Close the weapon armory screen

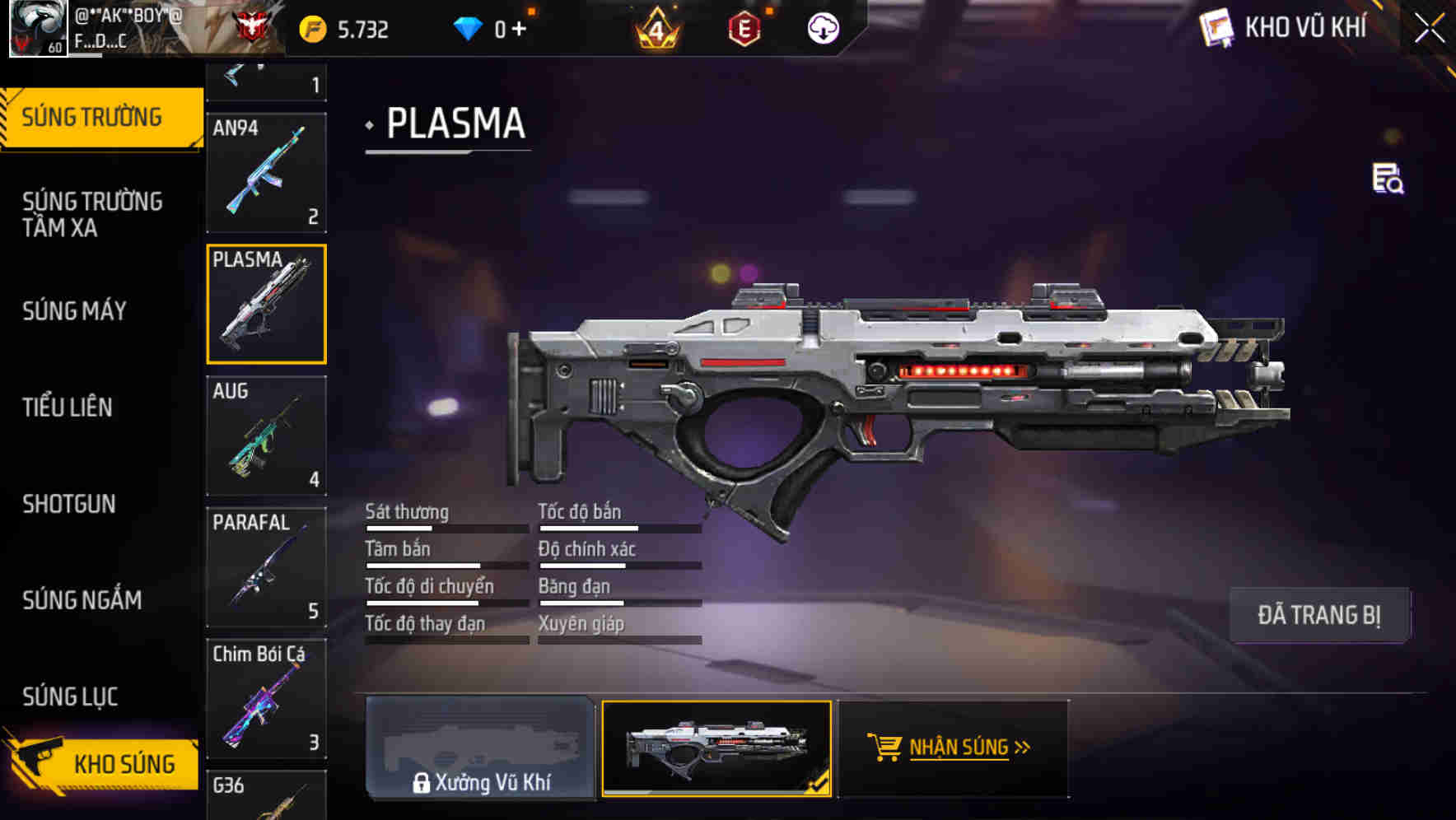click(1429, 29)
